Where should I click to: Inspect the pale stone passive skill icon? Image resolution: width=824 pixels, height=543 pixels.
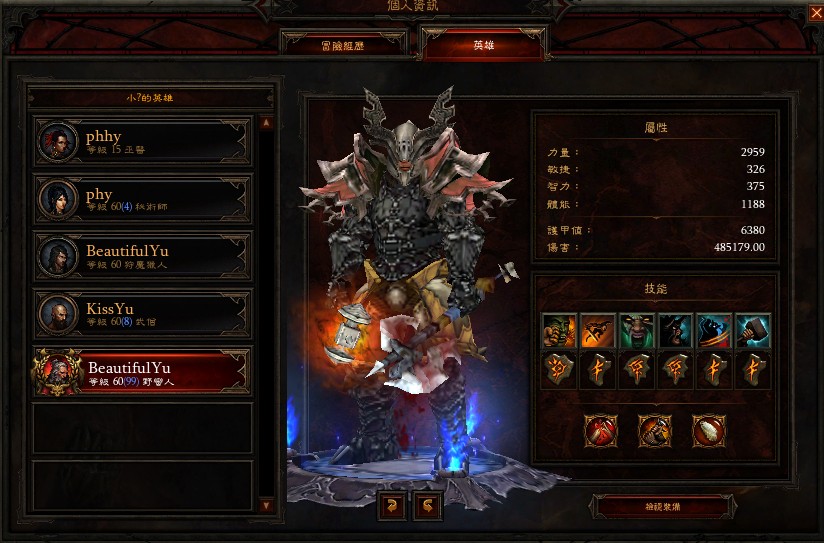point(709,431)
